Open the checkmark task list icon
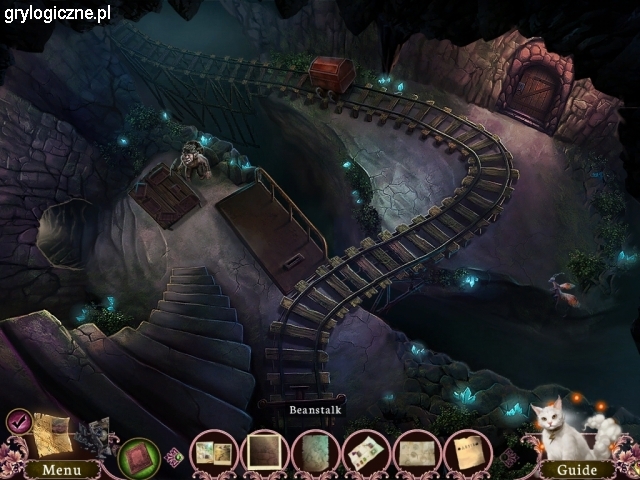This screenshot has width=640, height=480. point(18,421)
